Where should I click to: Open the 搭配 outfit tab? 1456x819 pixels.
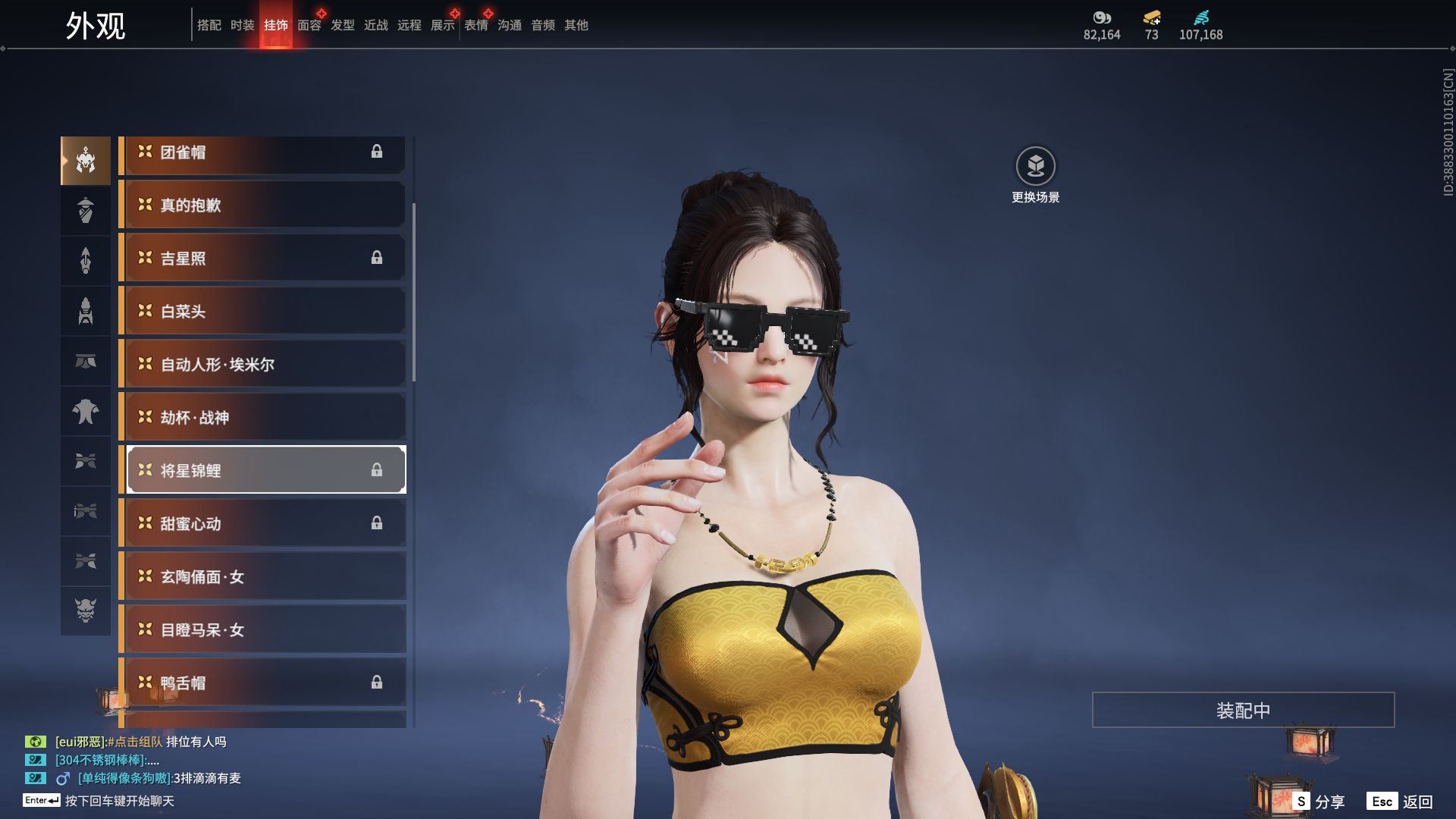209,25
